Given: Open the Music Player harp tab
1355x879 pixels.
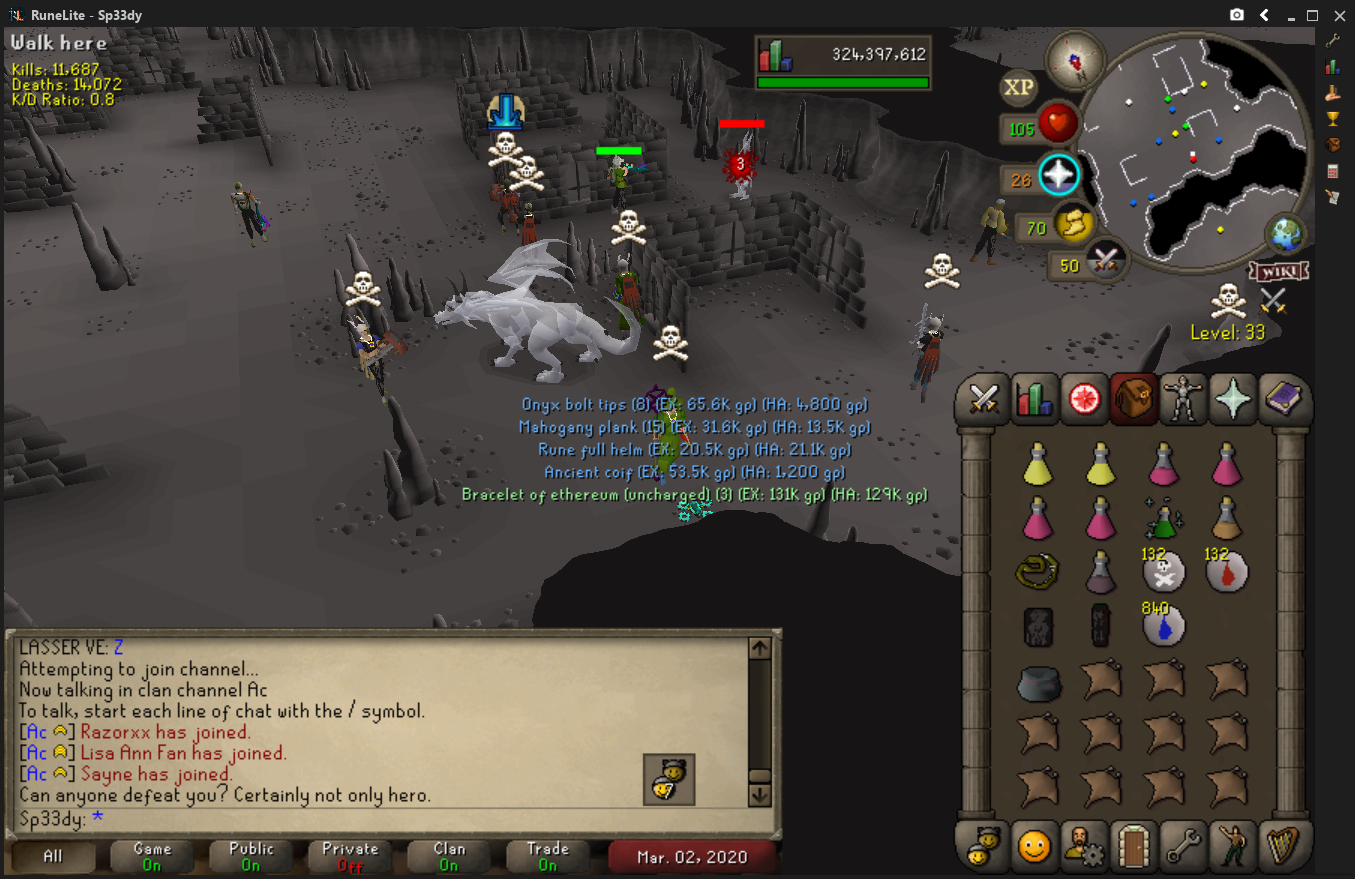Looking at the screenshot, I should 1282,848.
